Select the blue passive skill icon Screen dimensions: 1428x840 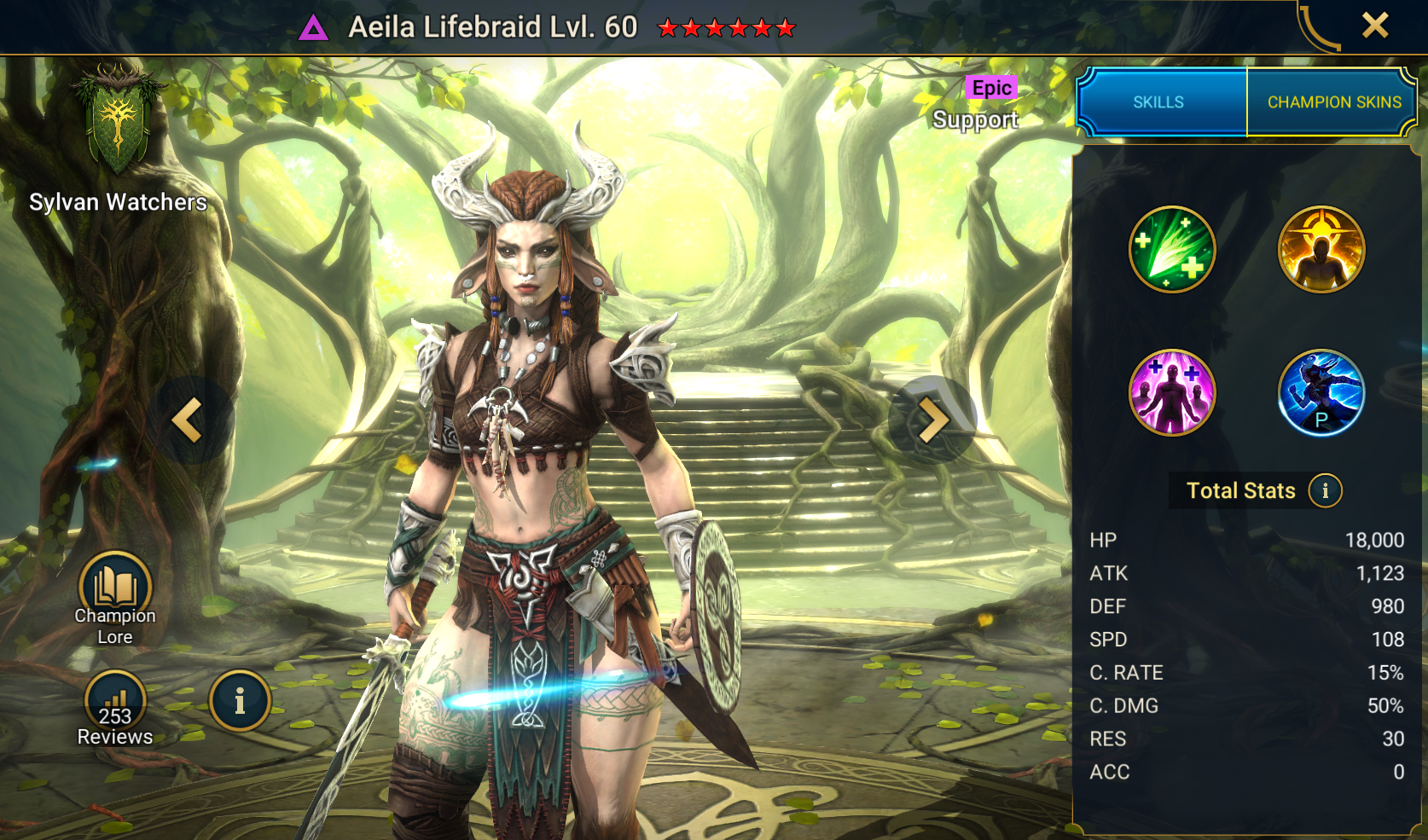tap(1321, 392)
